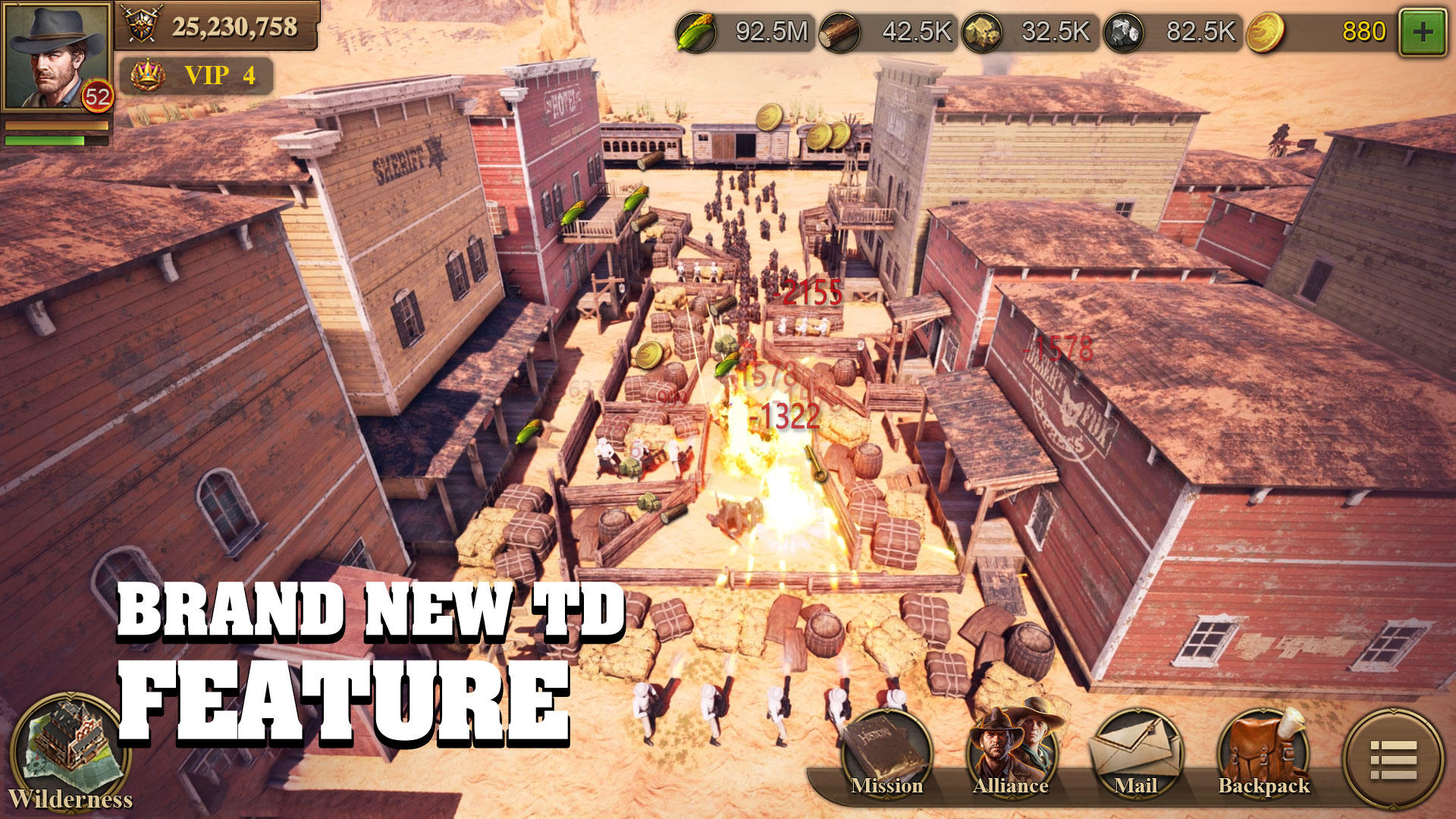Tap the Alliance label text
1456x819 pixels.
(1010, 786)
